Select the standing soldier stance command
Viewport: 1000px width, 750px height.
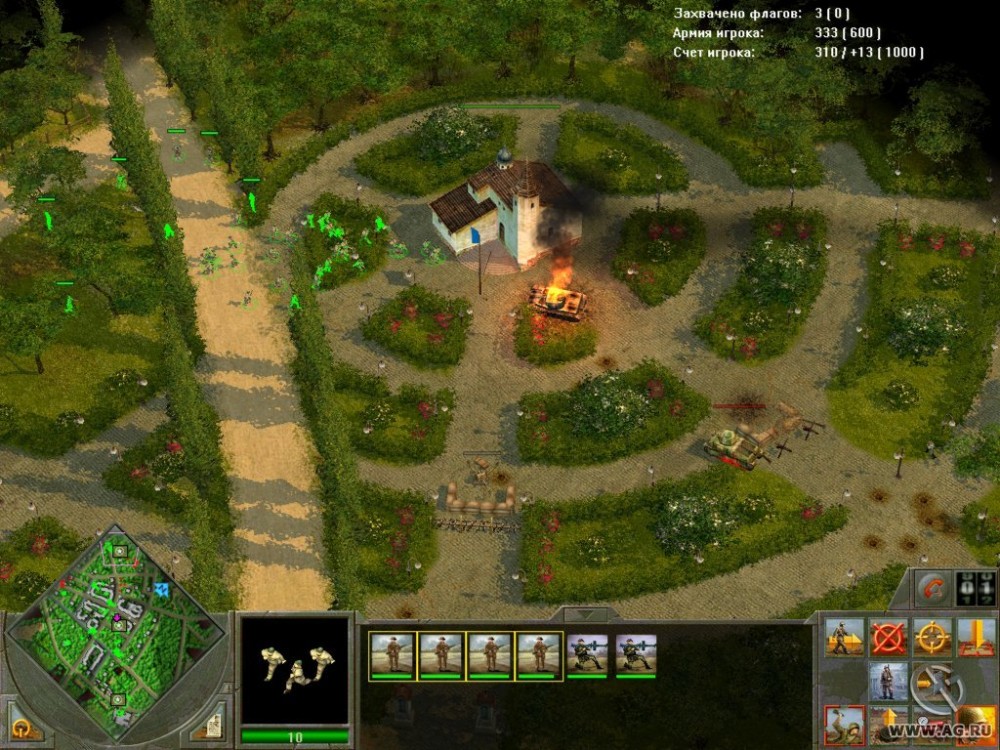click(x=888, y=681)
